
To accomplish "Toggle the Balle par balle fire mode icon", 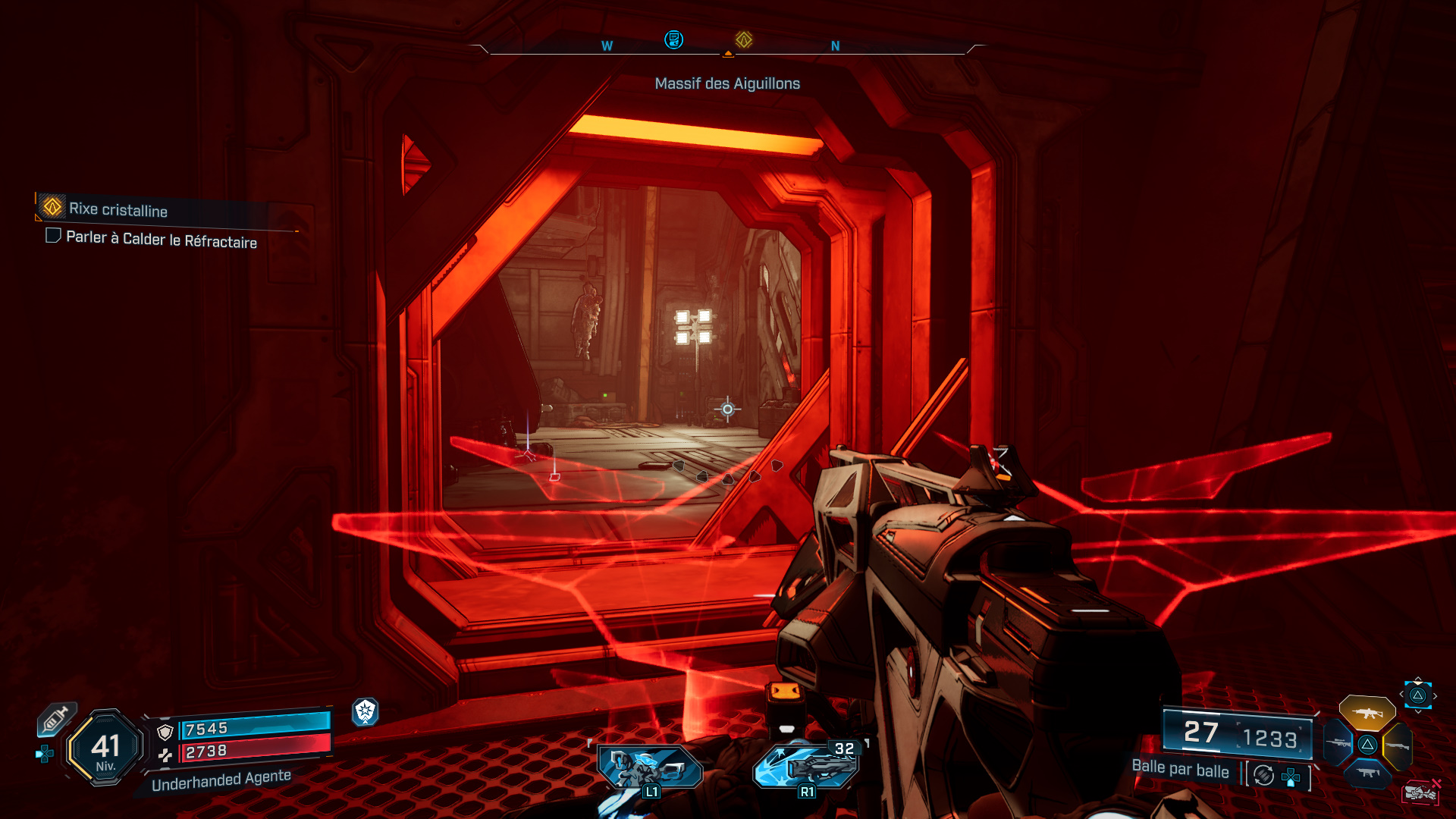I will pos(1263,775).
